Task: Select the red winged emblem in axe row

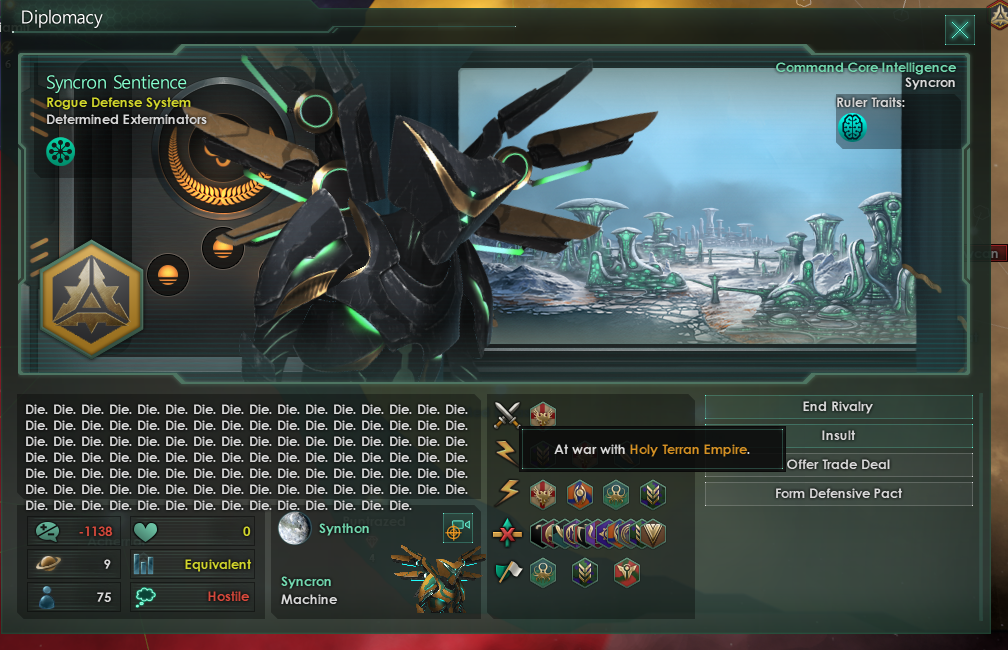Action: (x=627, y=573)
